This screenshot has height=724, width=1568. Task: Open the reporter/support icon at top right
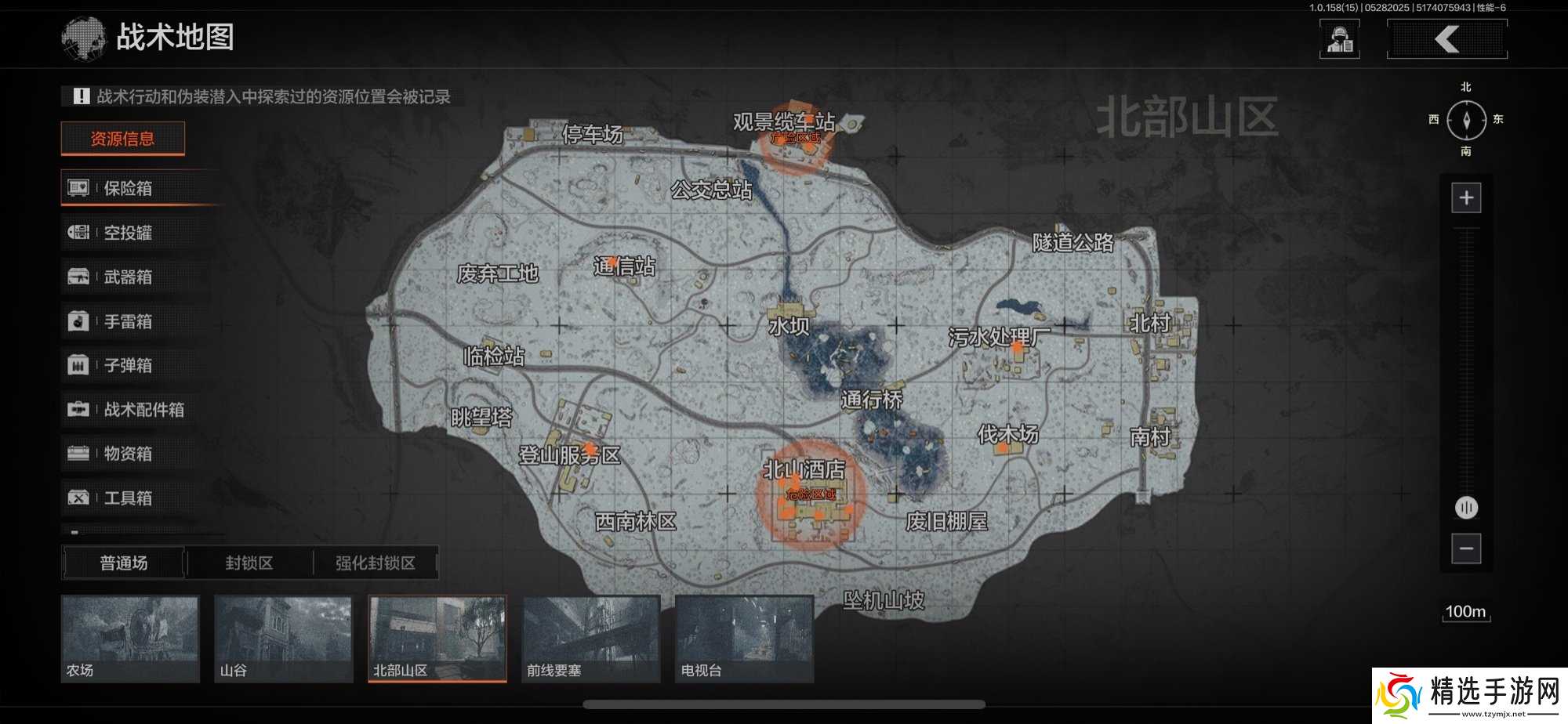[1340, 38]
